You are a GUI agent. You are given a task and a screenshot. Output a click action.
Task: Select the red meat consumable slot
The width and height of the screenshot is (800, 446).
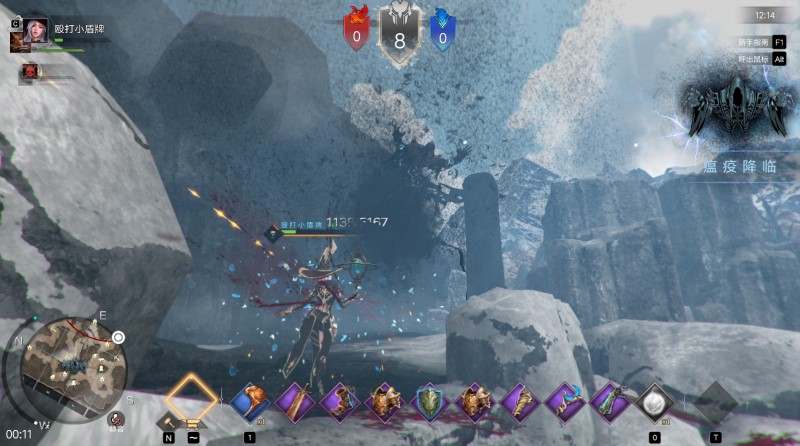pos(249,402)
